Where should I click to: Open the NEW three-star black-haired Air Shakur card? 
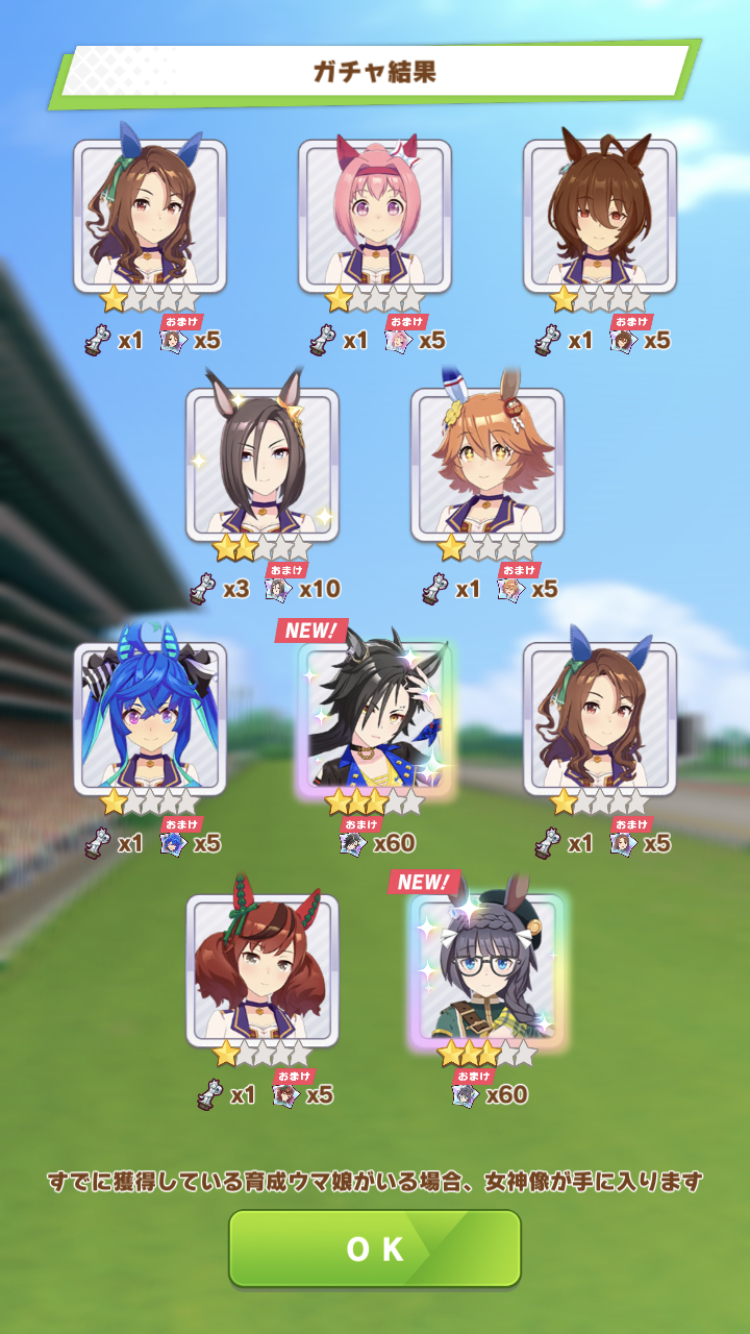point(375,717)
